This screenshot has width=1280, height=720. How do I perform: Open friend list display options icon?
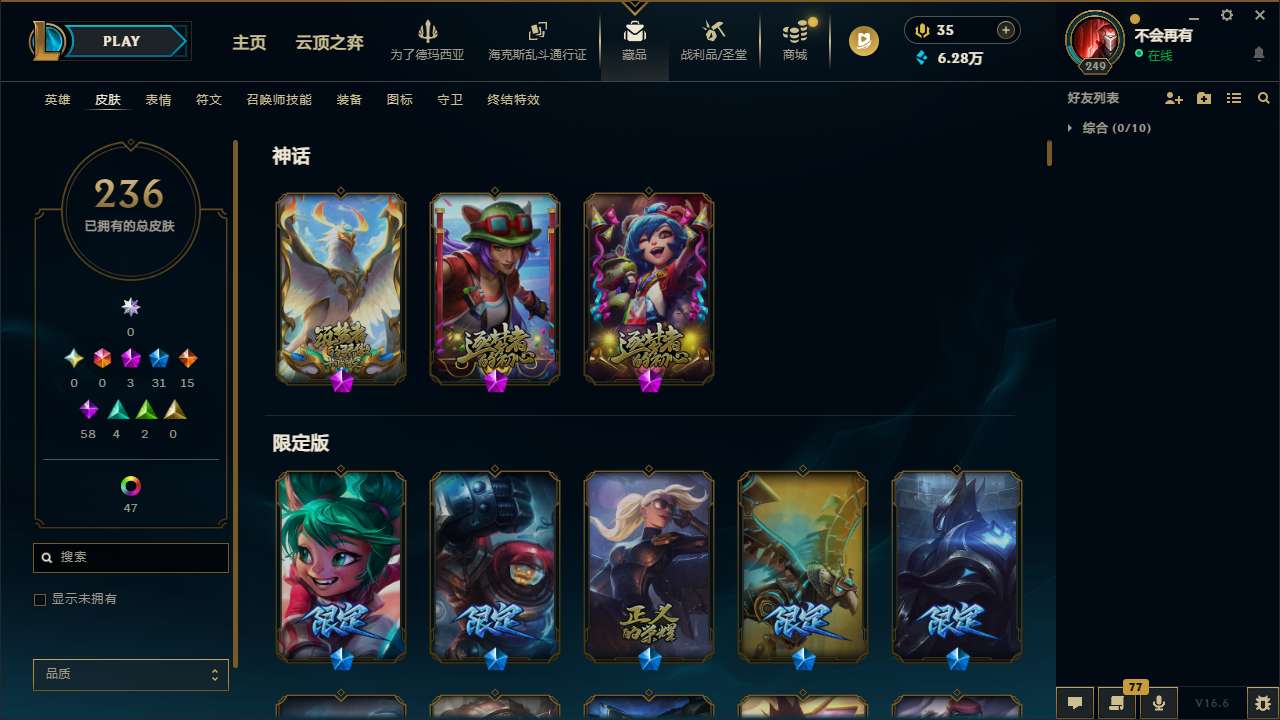pyautogui.click(x=1233, y=97)
